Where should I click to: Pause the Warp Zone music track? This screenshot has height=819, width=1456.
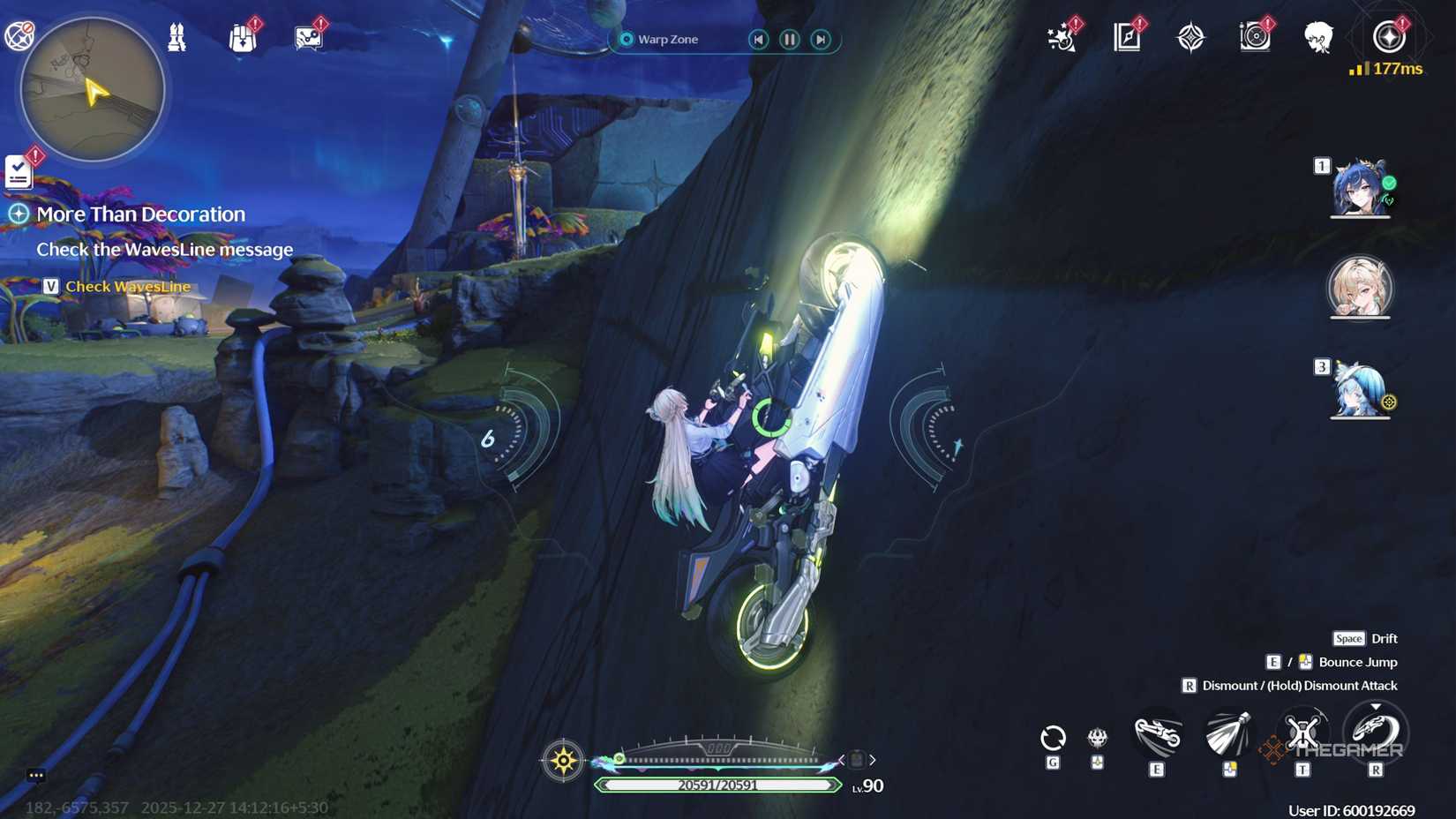[788, 39]
